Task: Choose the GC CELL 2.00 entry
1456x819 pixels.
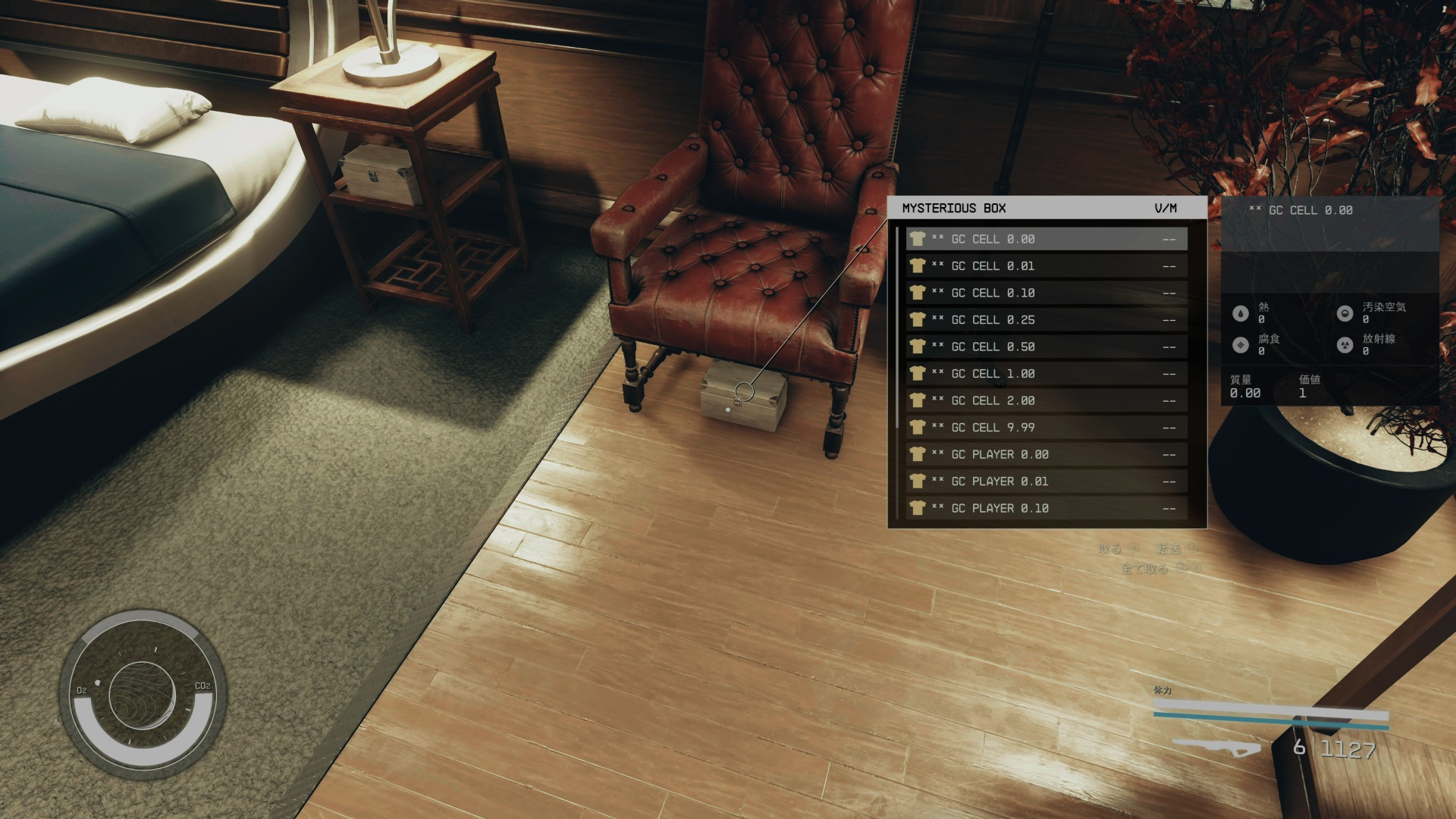Action: tap(1046, 400)
